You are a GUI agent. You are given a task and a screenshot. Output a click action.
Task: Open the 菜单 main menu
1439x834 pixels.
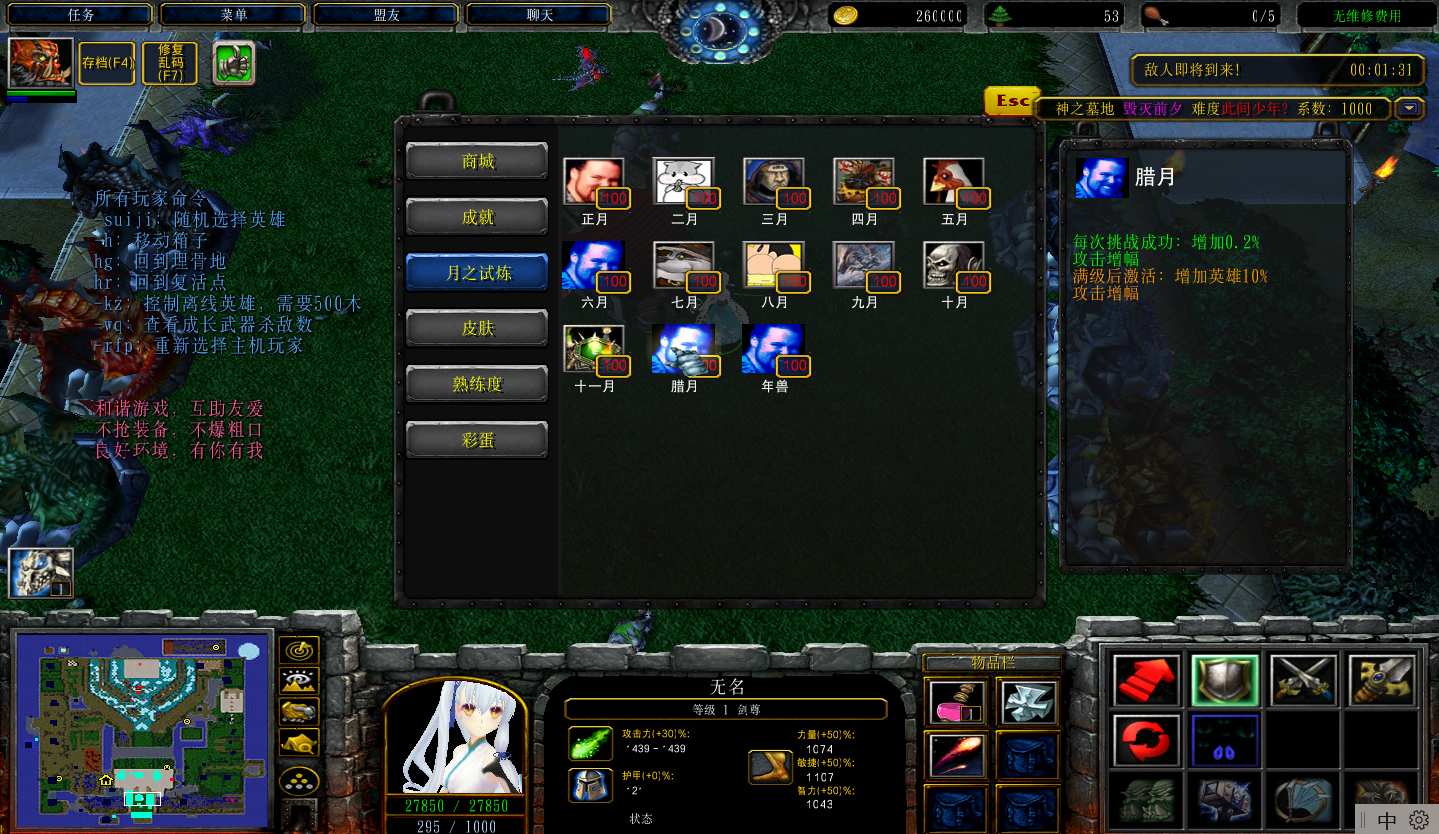234,15
